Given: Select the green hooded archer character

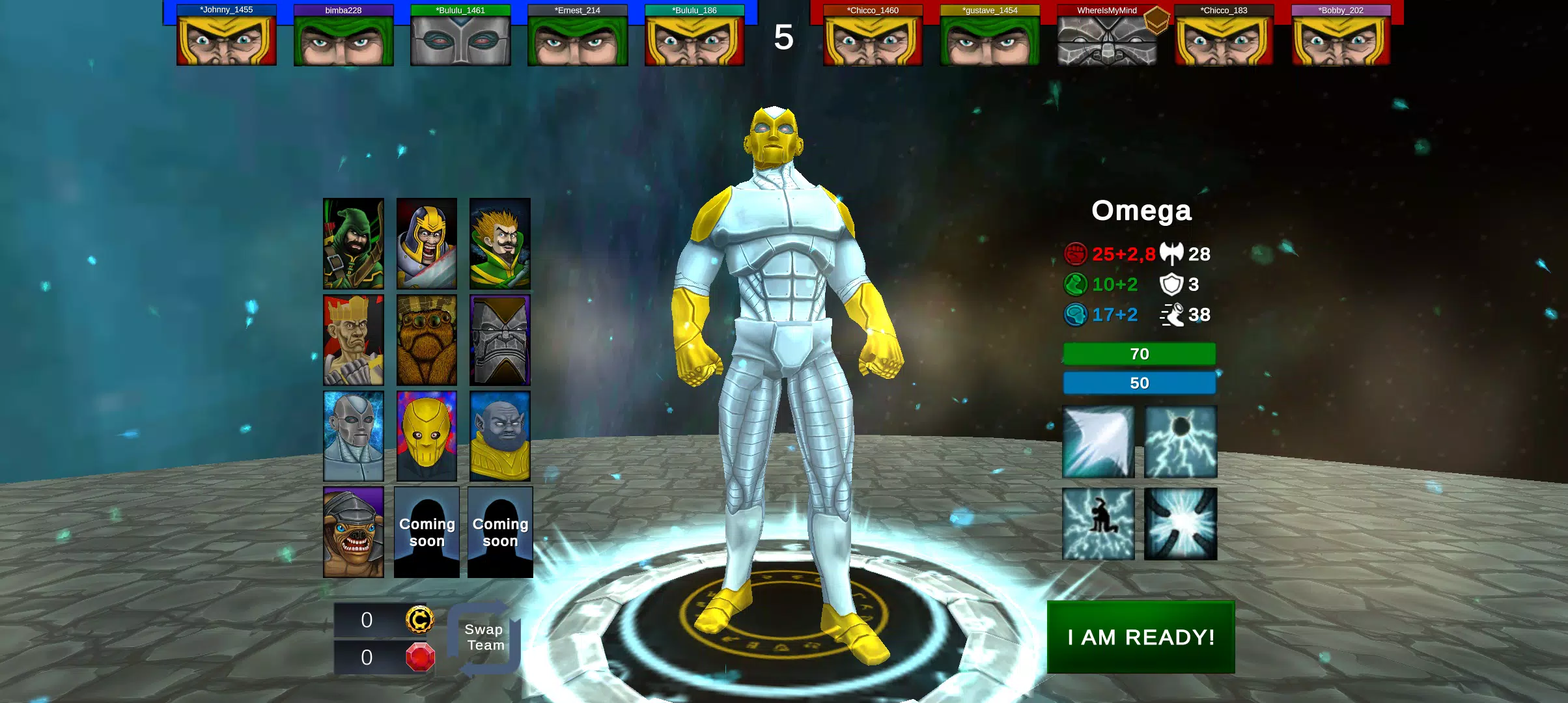Looking at the screenshot, I should pos(354,243).
